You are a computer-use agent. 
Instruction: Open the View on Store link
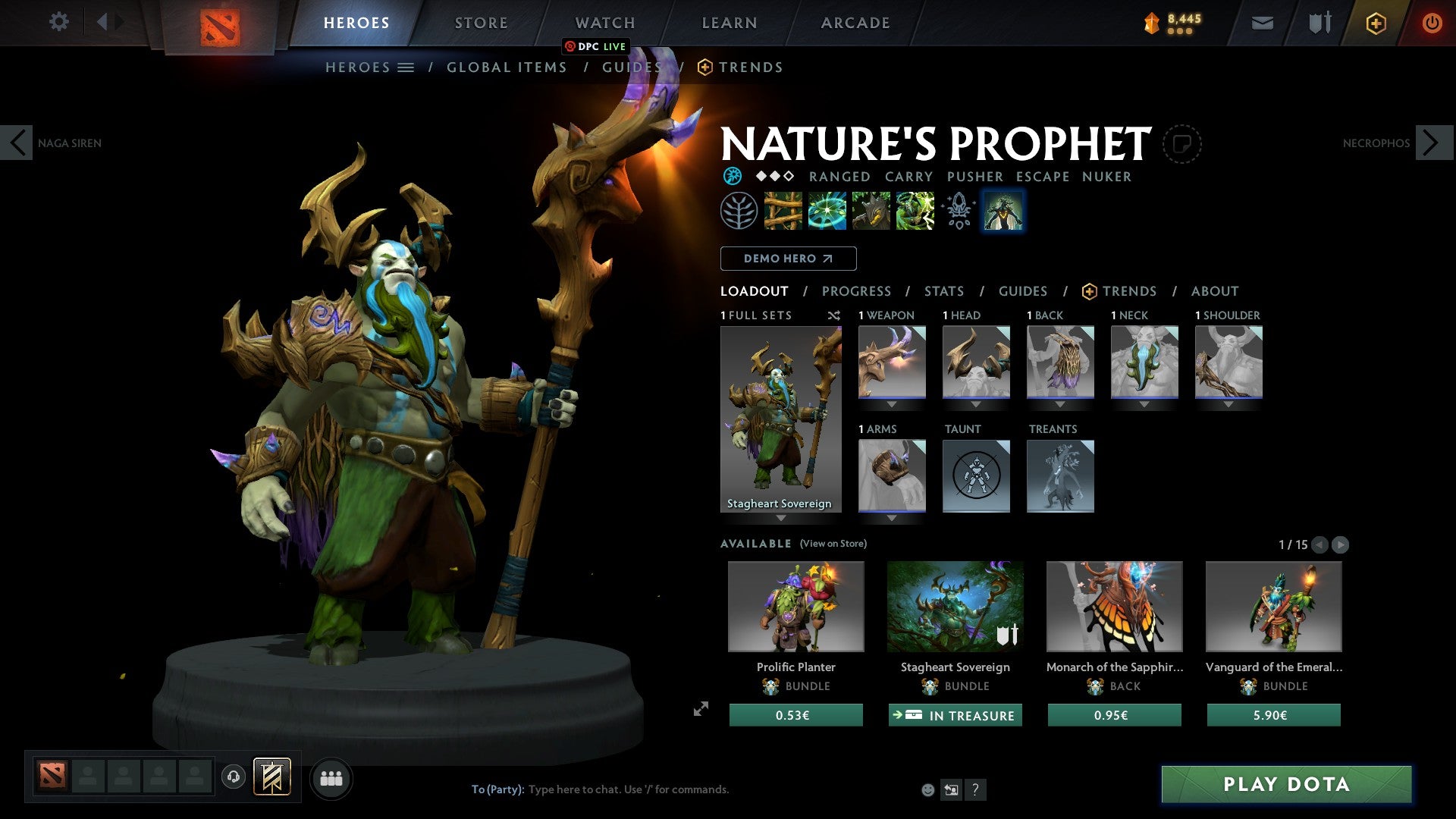(833, 544)
